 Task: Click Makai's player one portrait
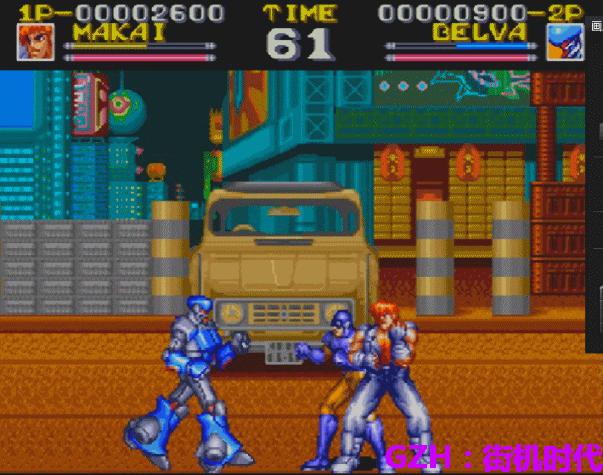point(36,43)
